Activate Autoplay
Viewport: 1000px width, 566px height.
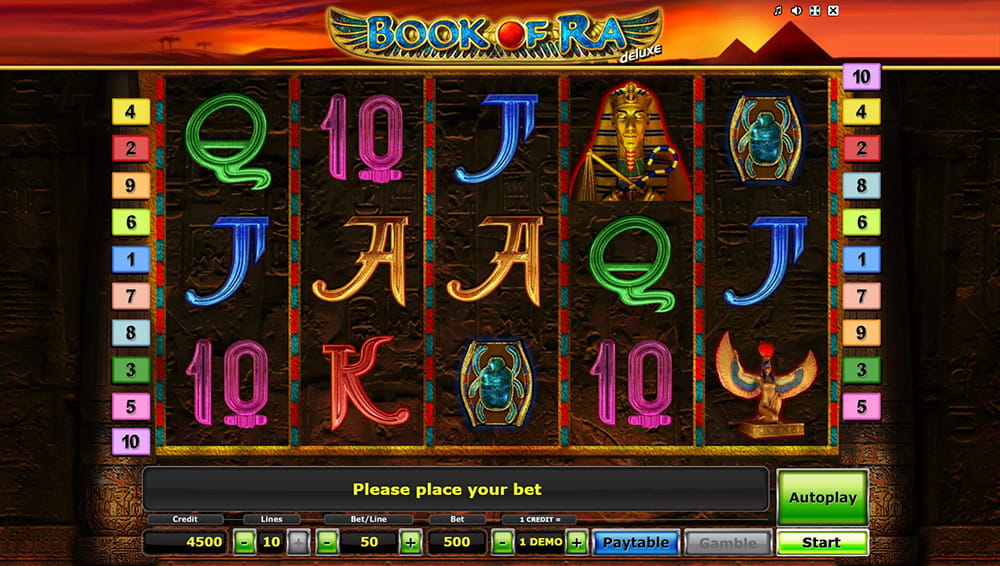point(822,497)
